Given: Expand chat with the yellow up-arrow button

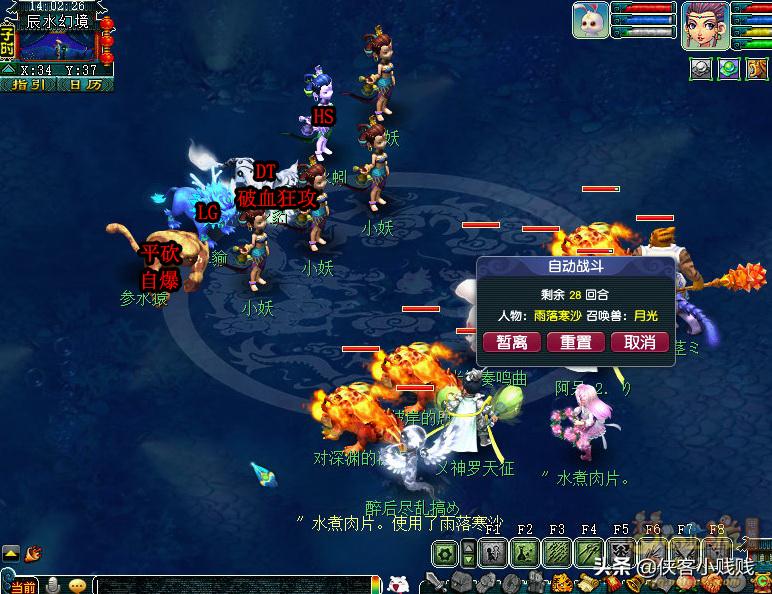Looking at the screenshot, I should coord(10,552).
